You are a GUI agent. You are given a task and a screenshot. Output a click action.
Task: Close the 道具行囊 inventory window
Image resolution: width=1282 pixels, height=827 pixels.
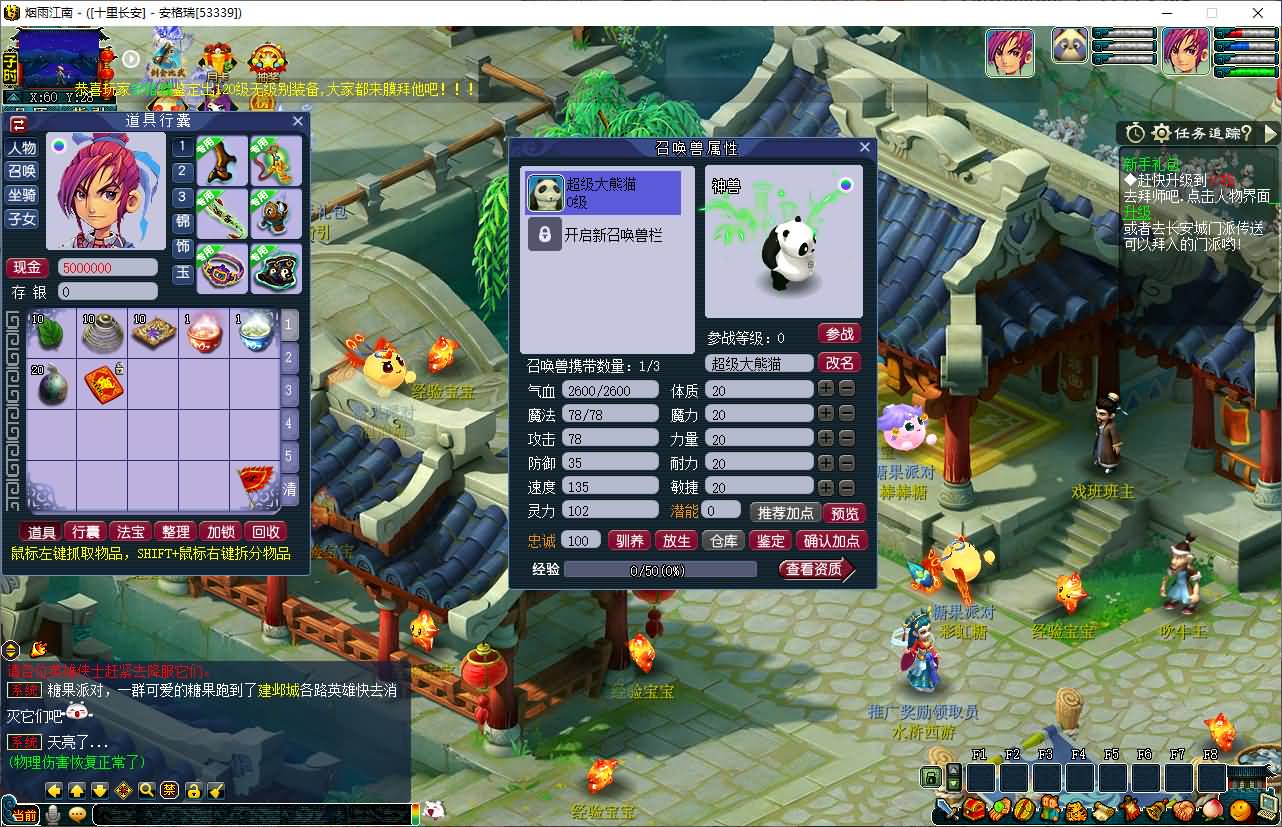[x=298, y=121]
